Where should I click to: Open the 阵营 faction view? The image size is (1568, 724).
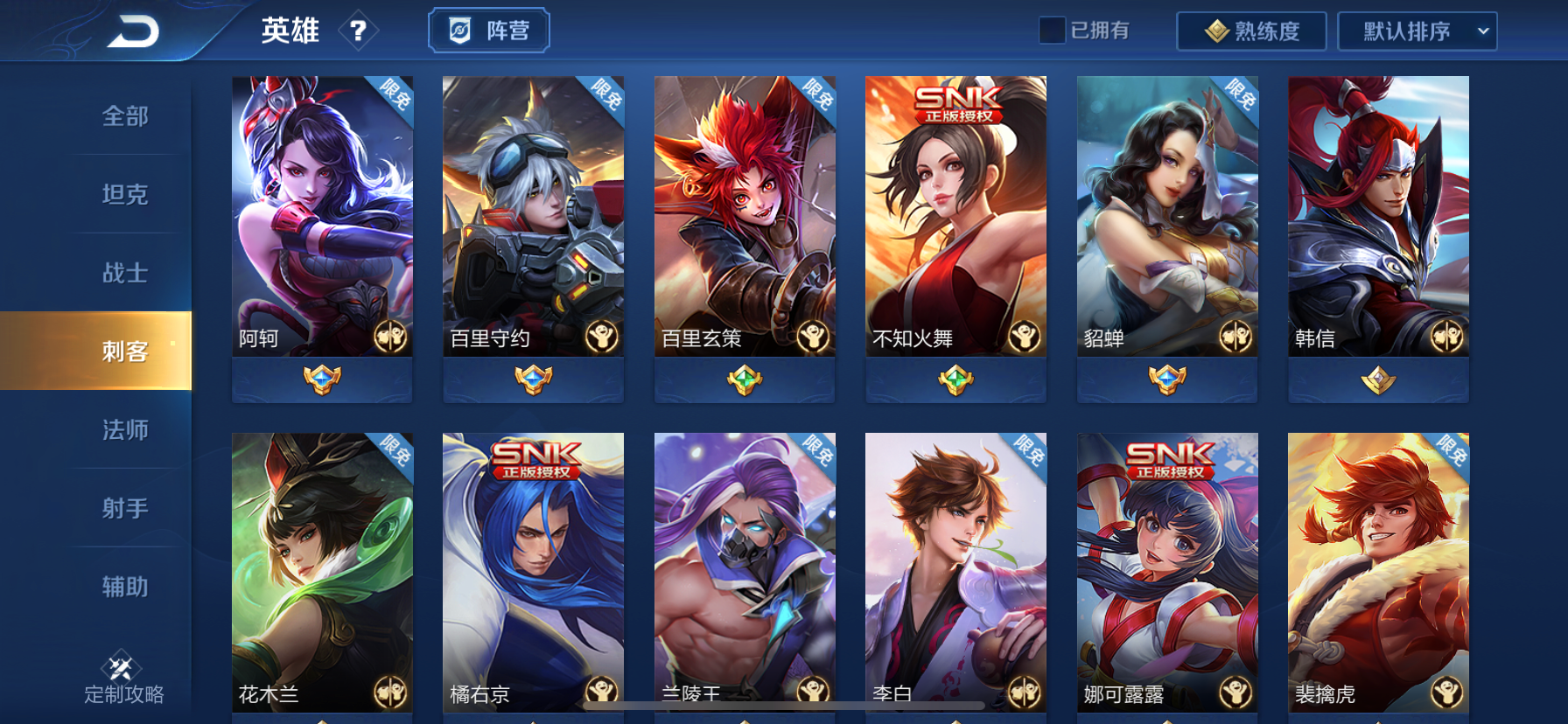[x=488, y=29]
